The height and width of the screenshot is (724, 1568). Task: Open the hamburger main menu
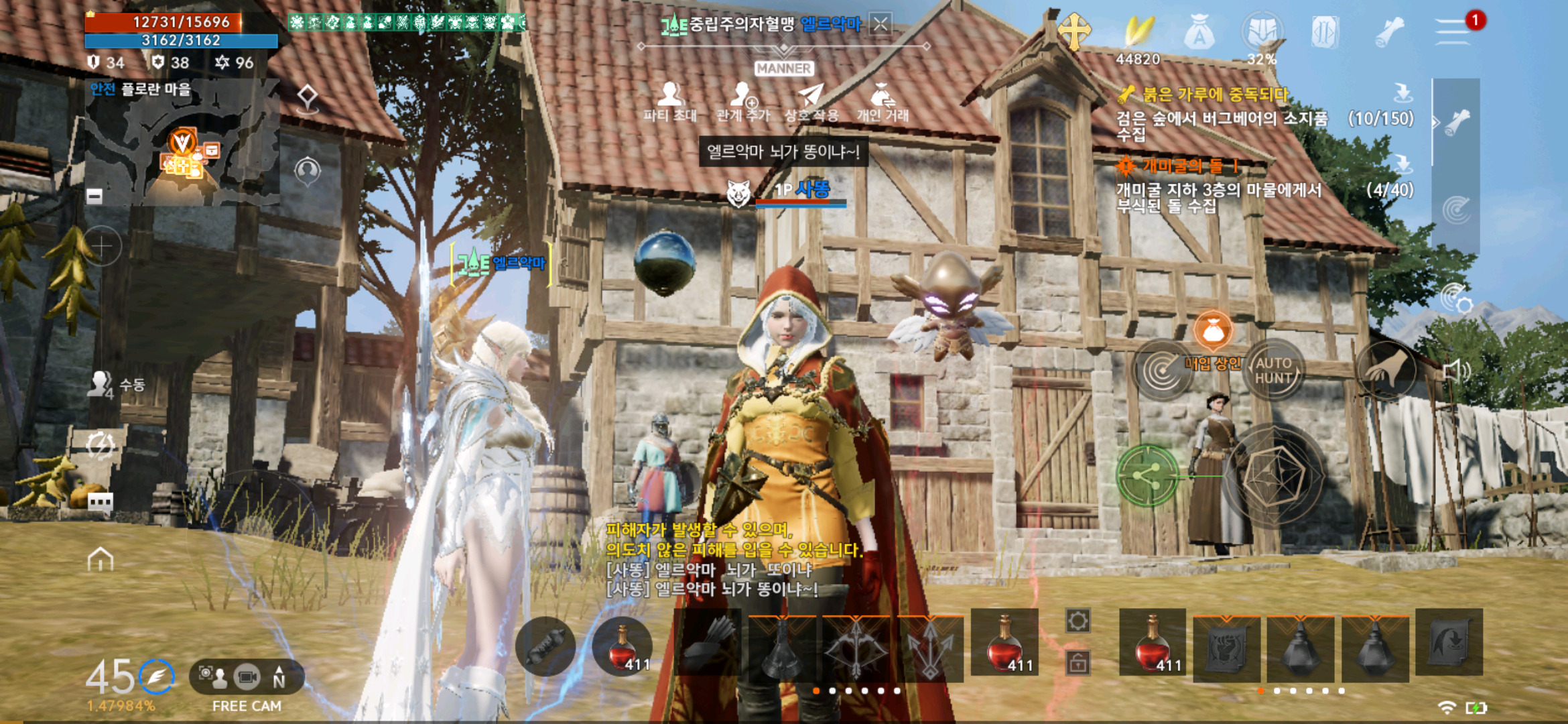(1451, 31)
